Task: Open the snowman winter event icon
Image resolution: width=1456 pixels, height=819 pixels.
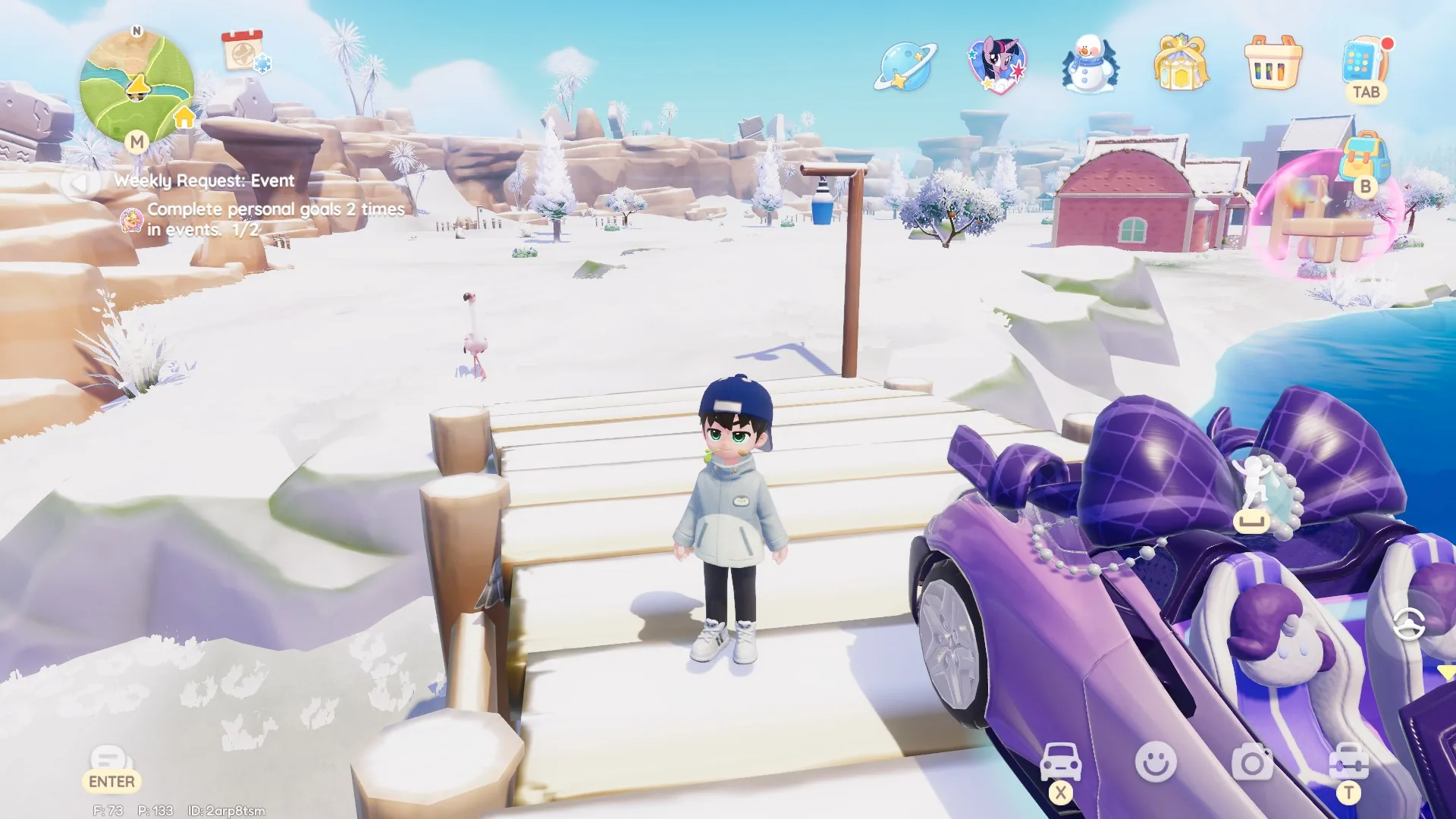Action: point(1090,64)
